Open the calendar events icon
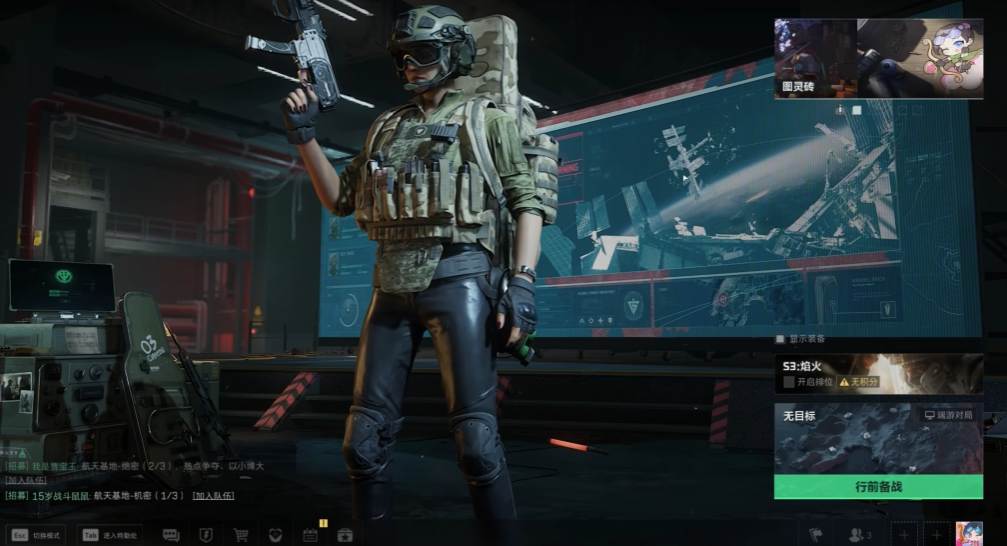The image size is (1007, 546). point(310,535)
